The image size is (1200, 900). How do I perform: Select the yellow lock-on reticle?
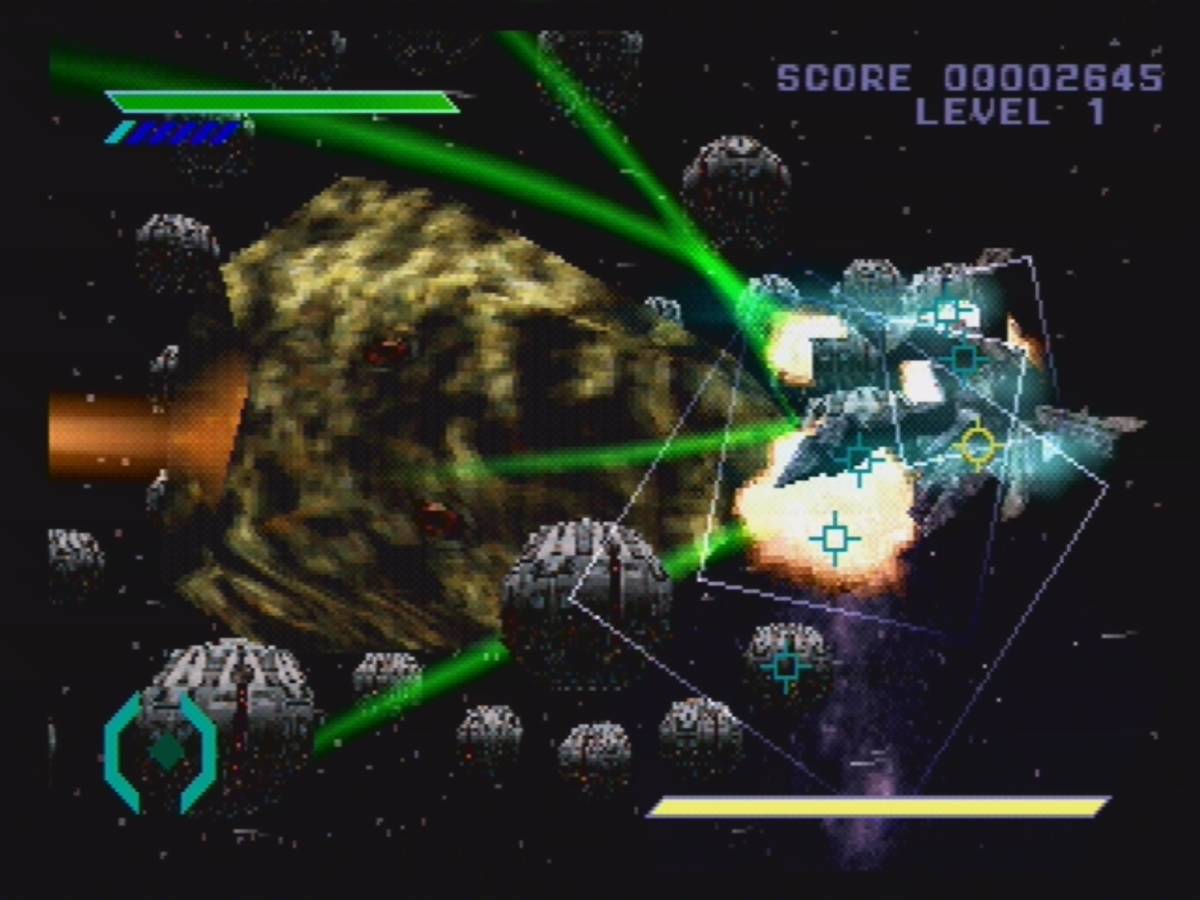click(977, 446)
